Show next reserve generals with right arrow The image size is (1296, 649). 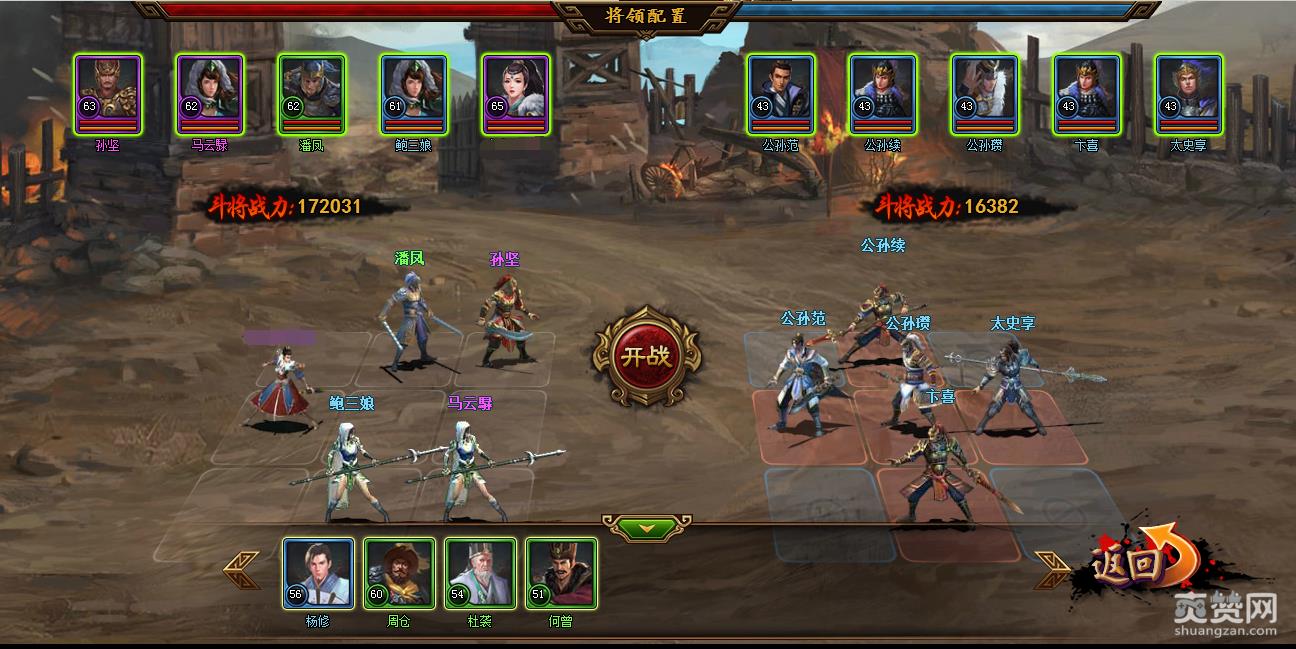pos(1052,571)
